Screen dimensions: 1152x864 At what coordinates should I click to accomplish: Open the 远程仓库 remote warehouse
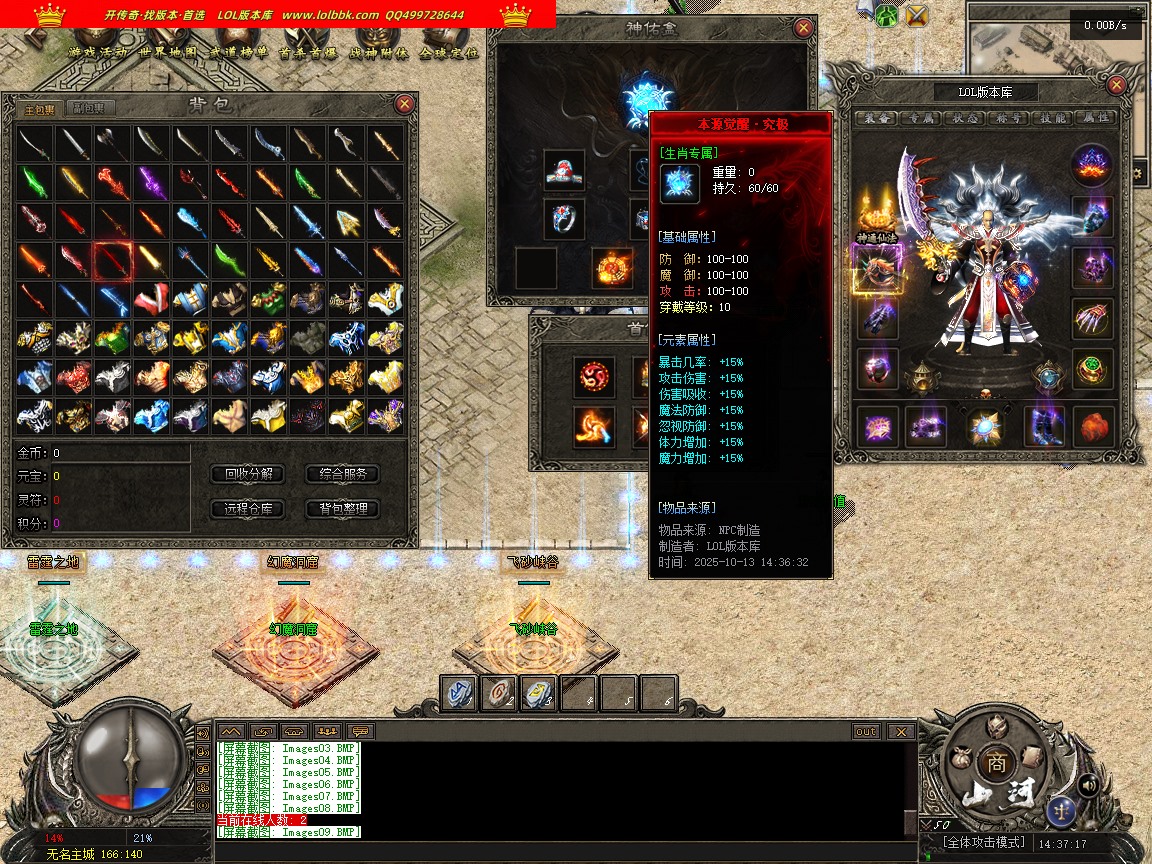[x=248, y=509]
